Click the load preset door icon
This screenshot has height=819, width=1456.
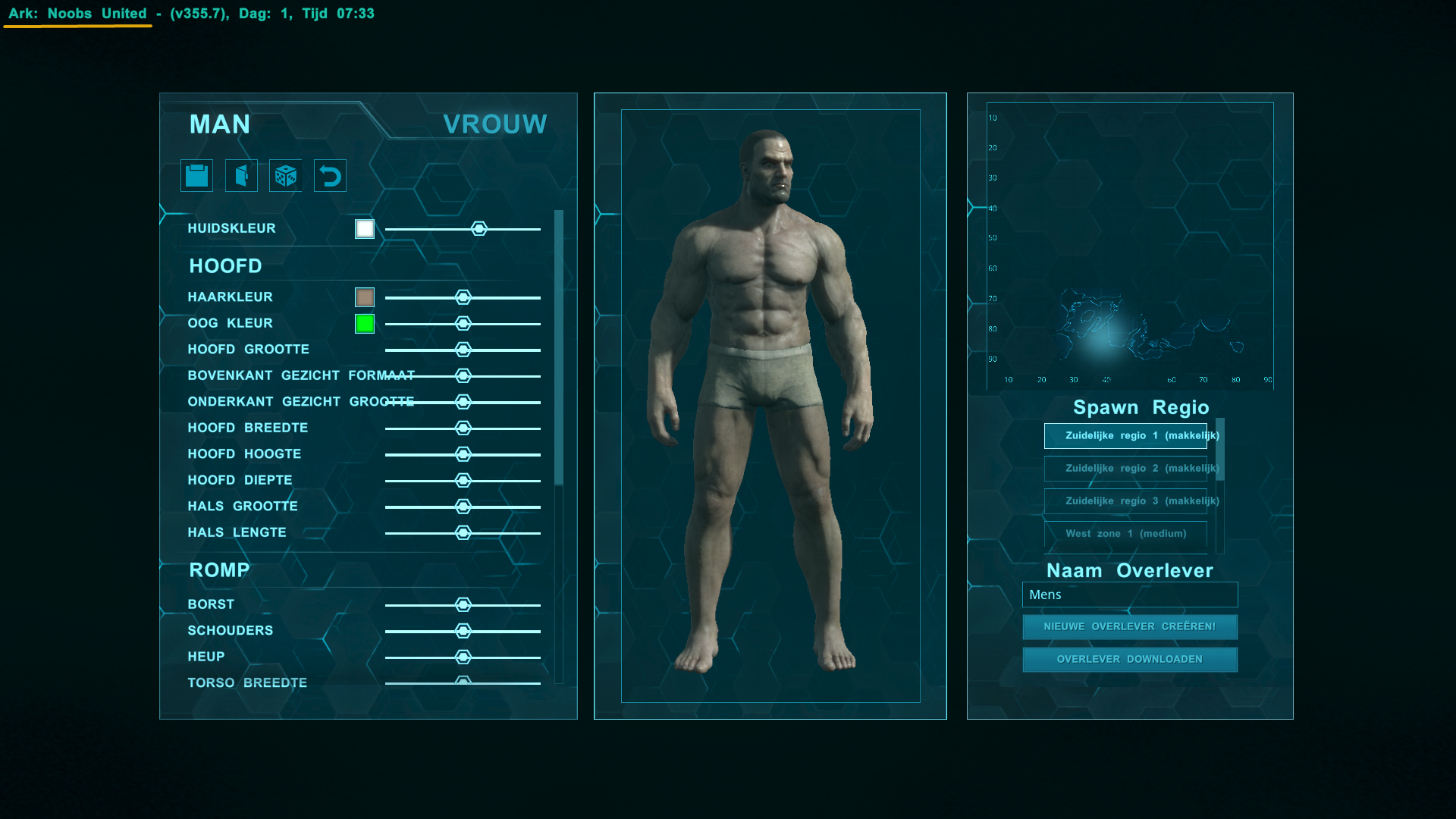click(241, 176)
